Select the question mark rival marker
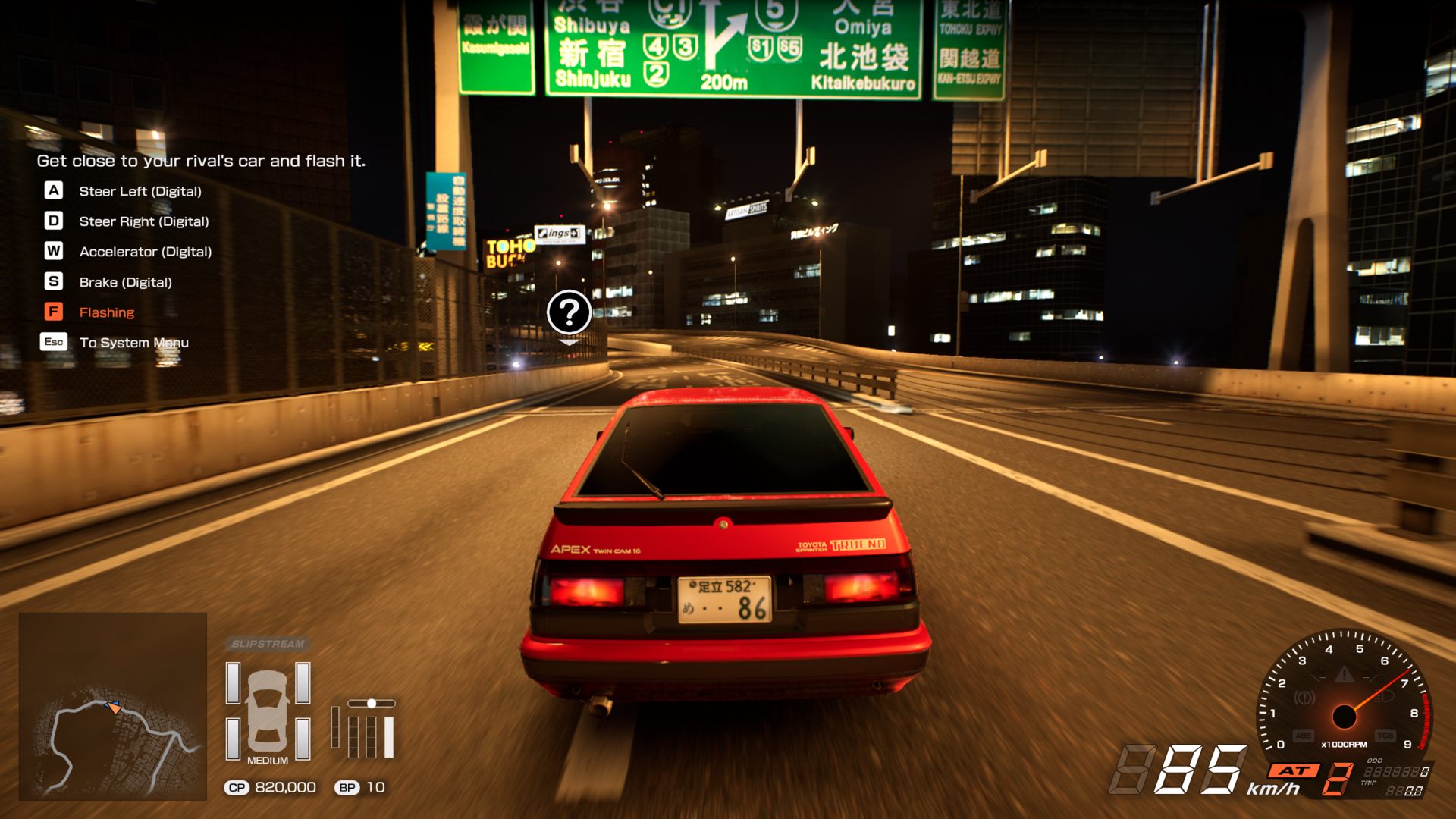The image size is (1456, 819). 569,312
